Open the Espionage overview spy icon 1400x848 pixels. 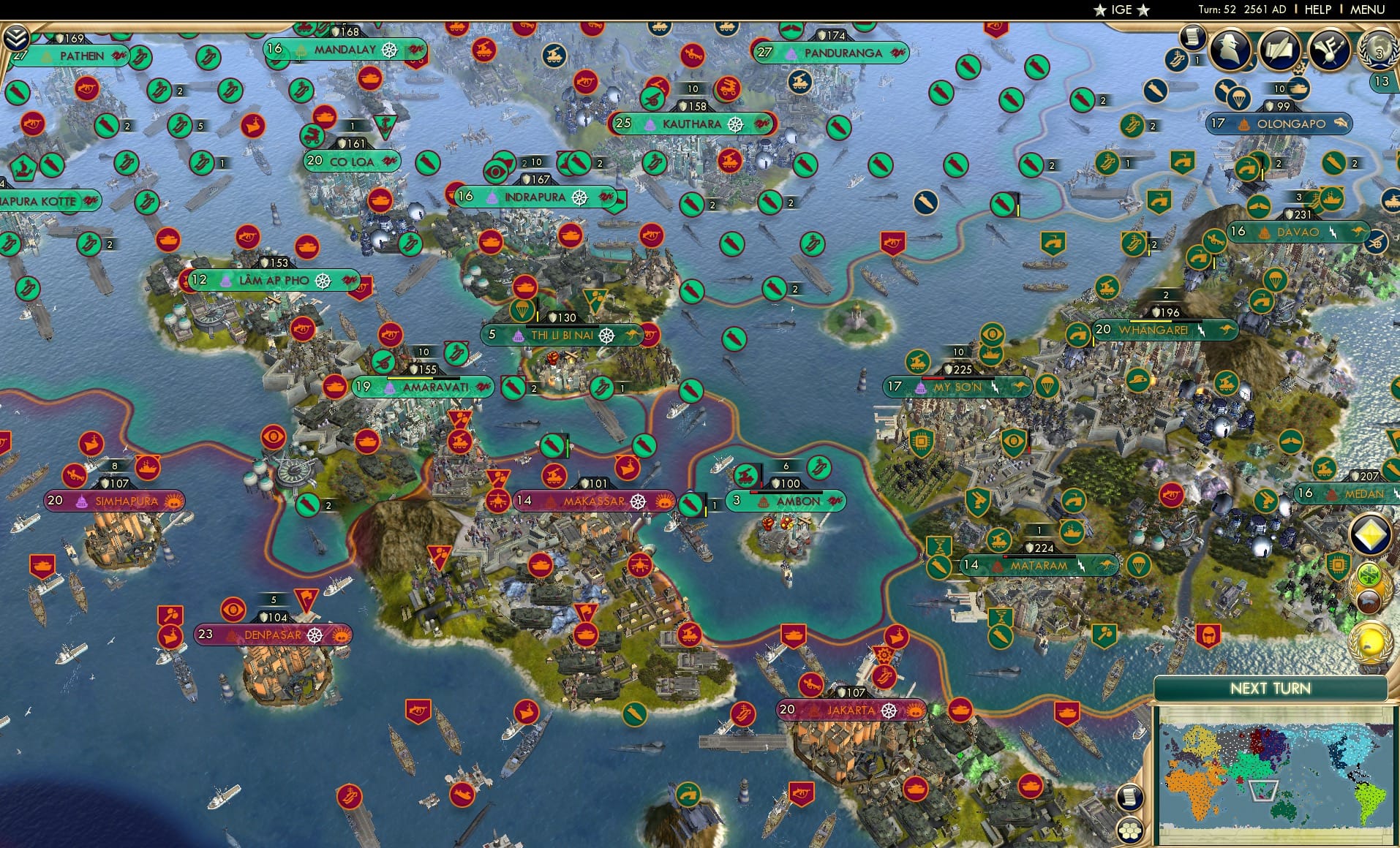[x=1228, y=50]
